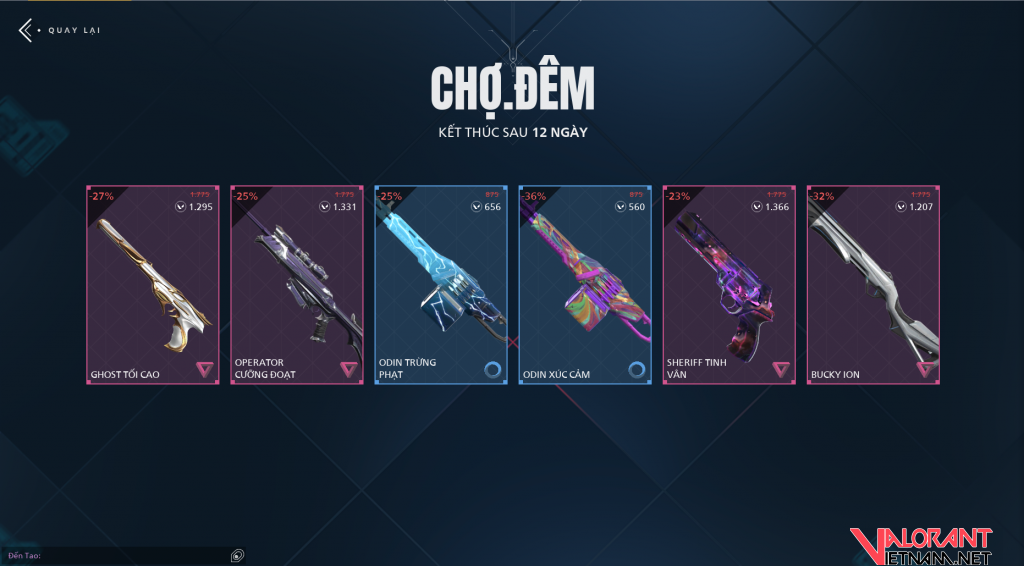Go back with the Quay Lại button
Viewport: 1024px width, 566px height.
60,30
